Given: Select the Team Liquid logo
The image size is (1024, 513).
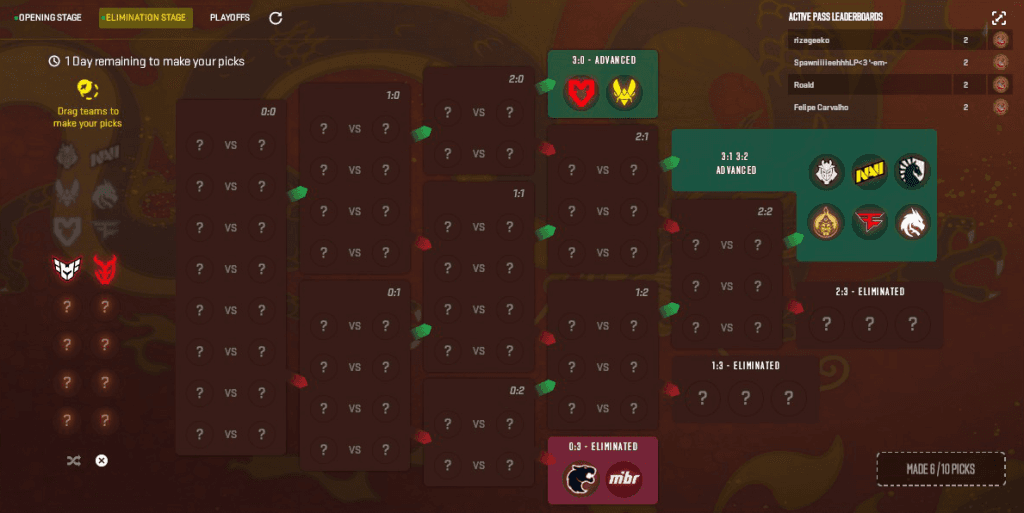Looking at the screenshot, I should tap(912, 172).
